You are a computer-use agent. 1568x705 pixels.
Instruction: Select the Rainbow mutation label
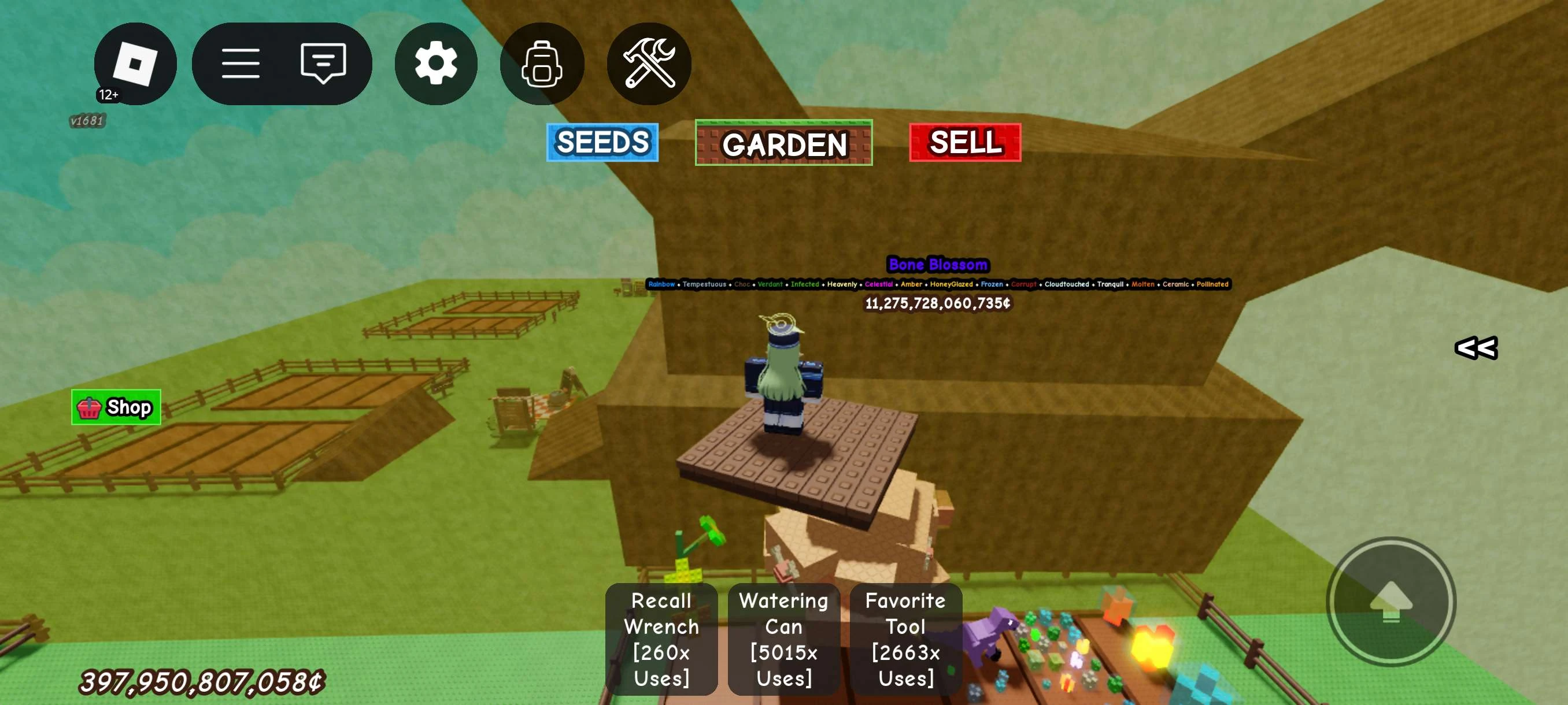(661, 284)
